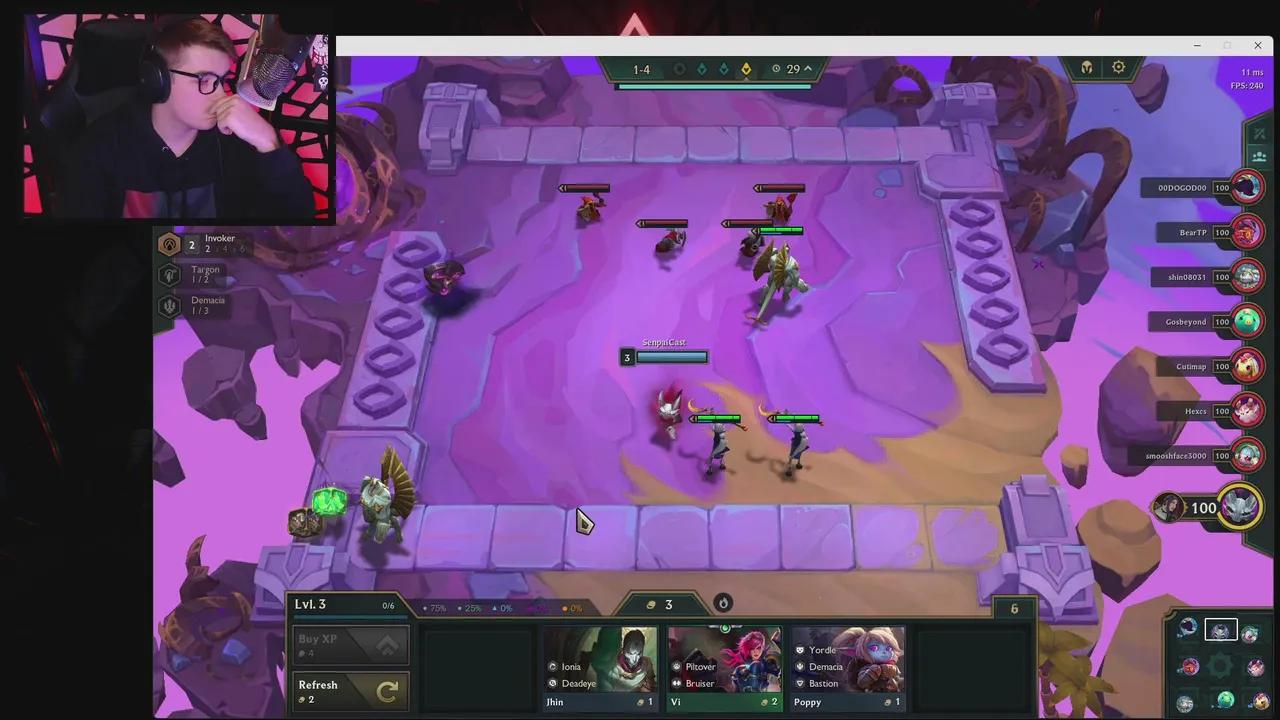Click the Ionia trait icon on Jhin's card
Image resolution: width=1280 pixels, height=720 pixels.
(553, 666)
